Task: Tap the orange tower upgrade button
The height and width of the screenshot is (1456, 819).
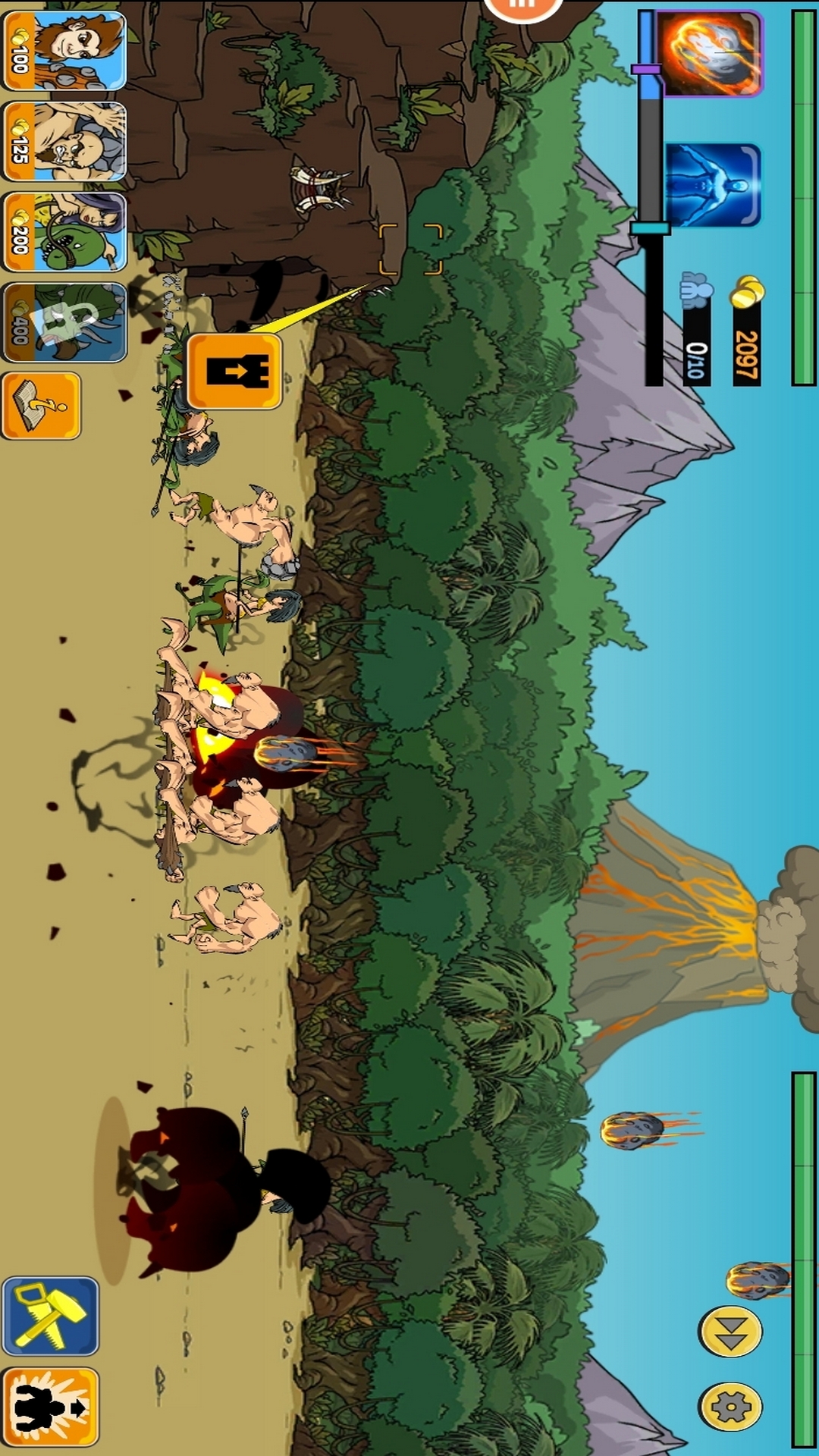Action: (x=234, y=371)
